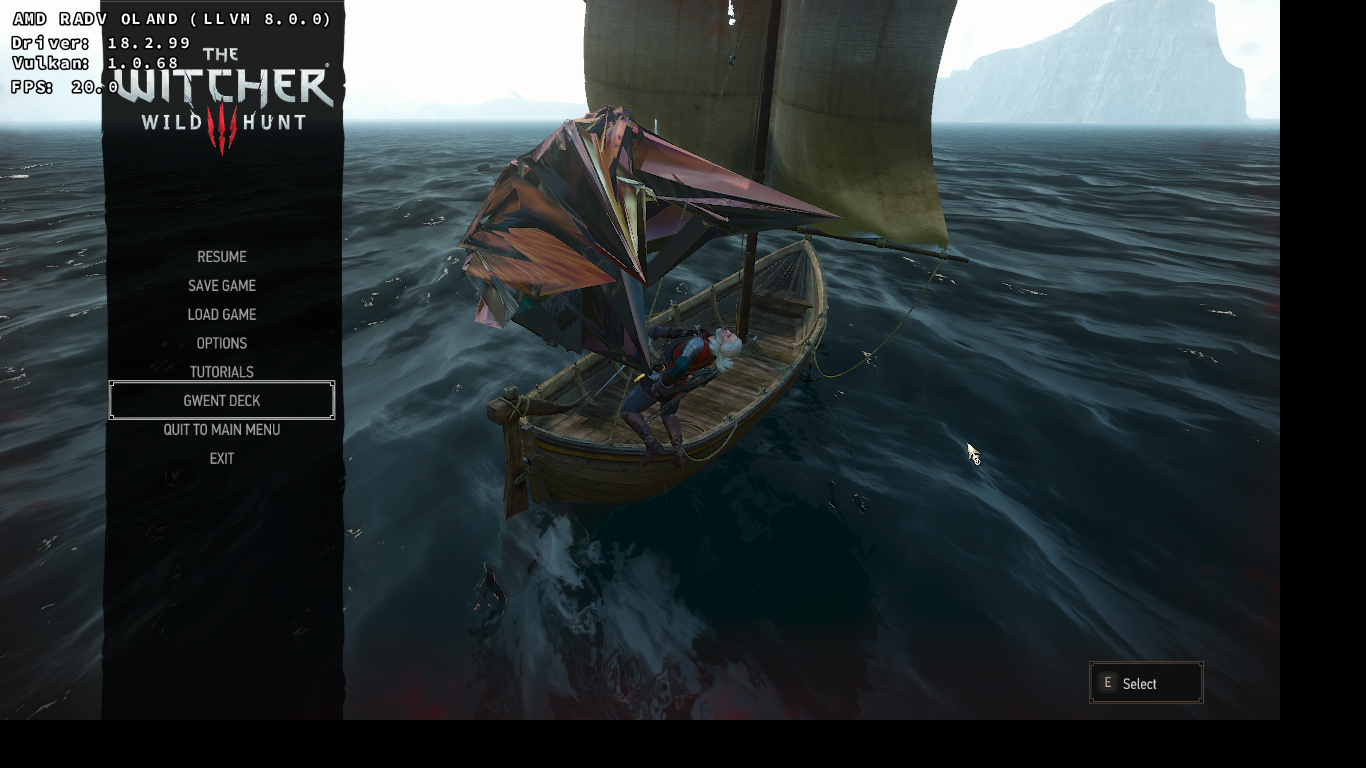Screen dimensions: 1366x768
Task: Open the SAVE GAME menu
Action: 221,286
